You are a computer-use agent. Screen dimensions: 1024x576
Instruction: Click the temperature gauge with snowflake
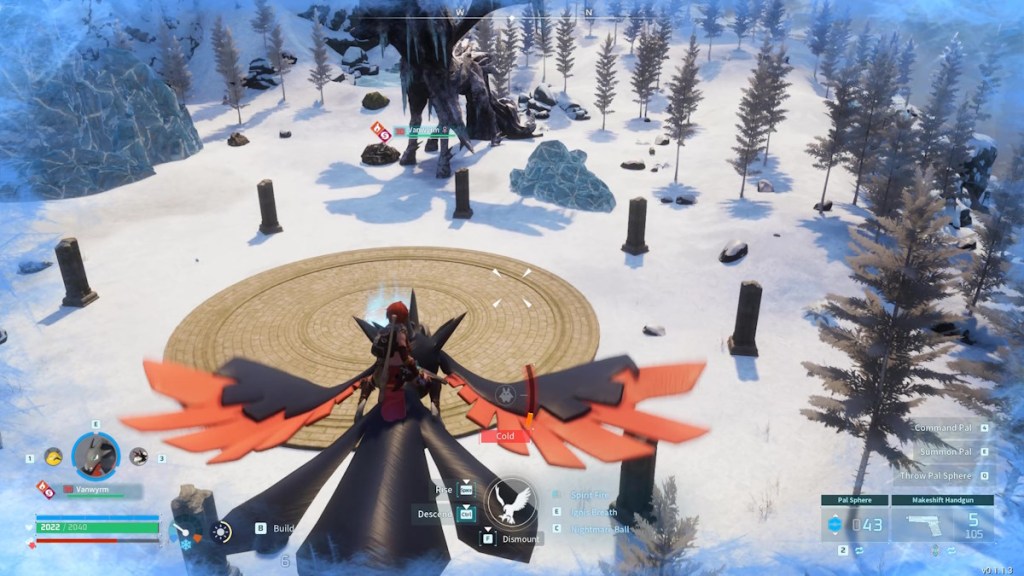(184, 533)
